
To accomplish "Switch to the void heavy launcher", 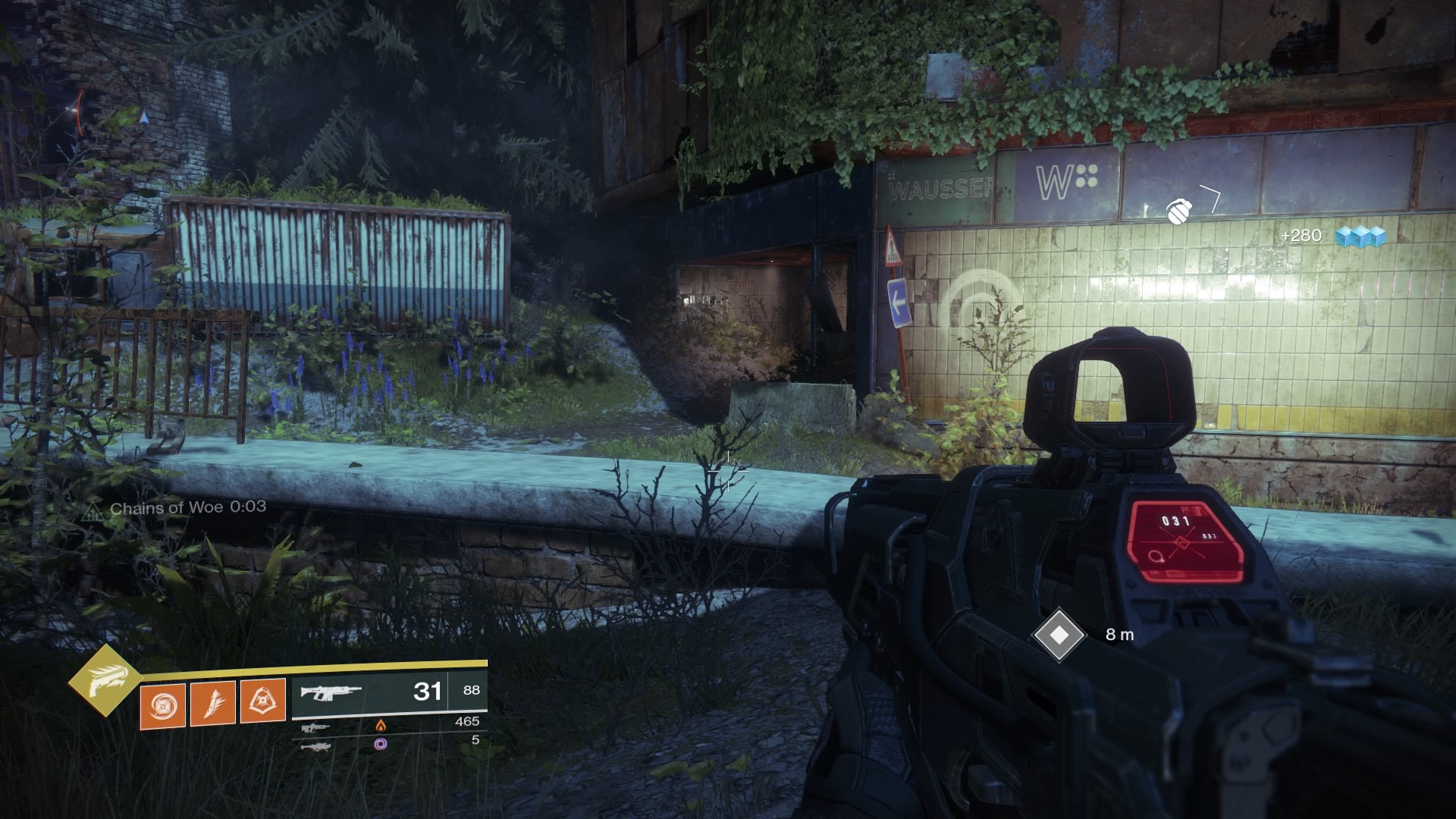I will tap(315, 745).
